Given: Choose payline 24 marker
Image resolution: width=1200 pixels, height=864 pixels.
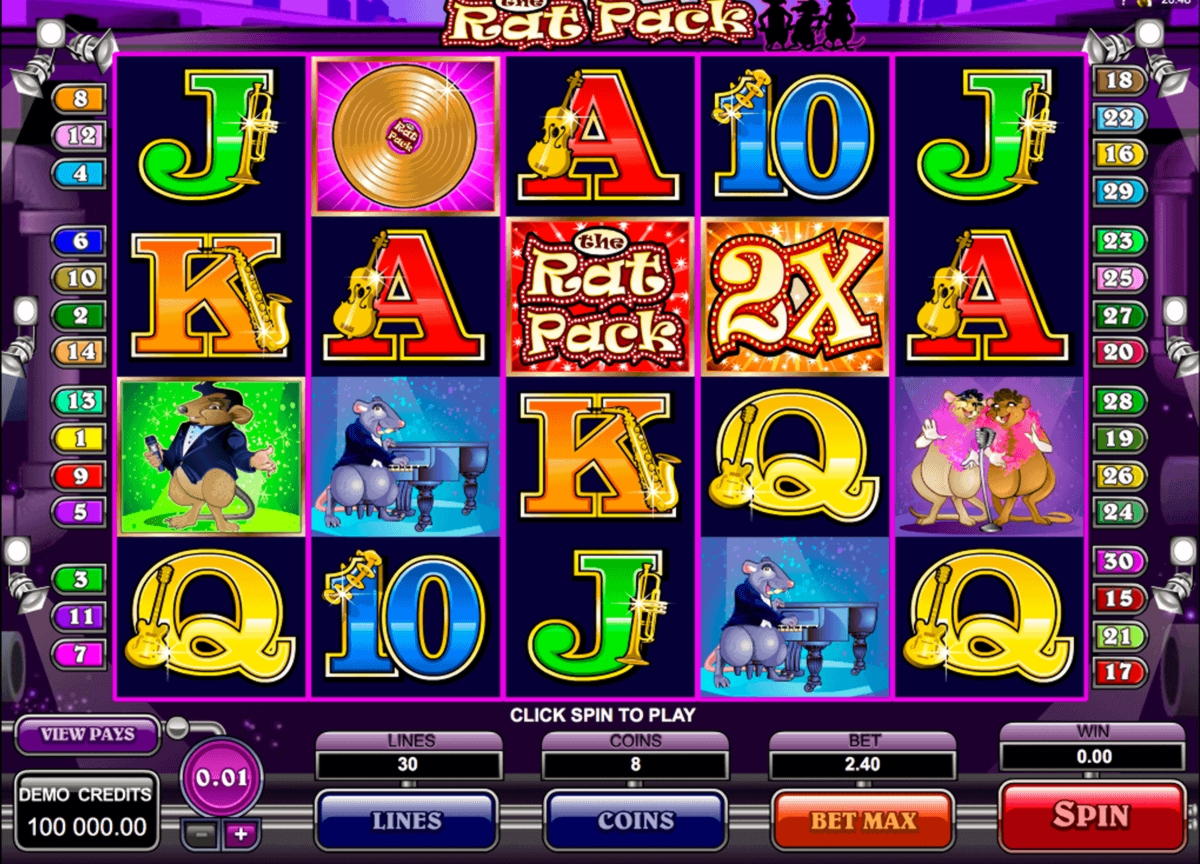Looking at the screenshot, I should [x=1119, y=511].
